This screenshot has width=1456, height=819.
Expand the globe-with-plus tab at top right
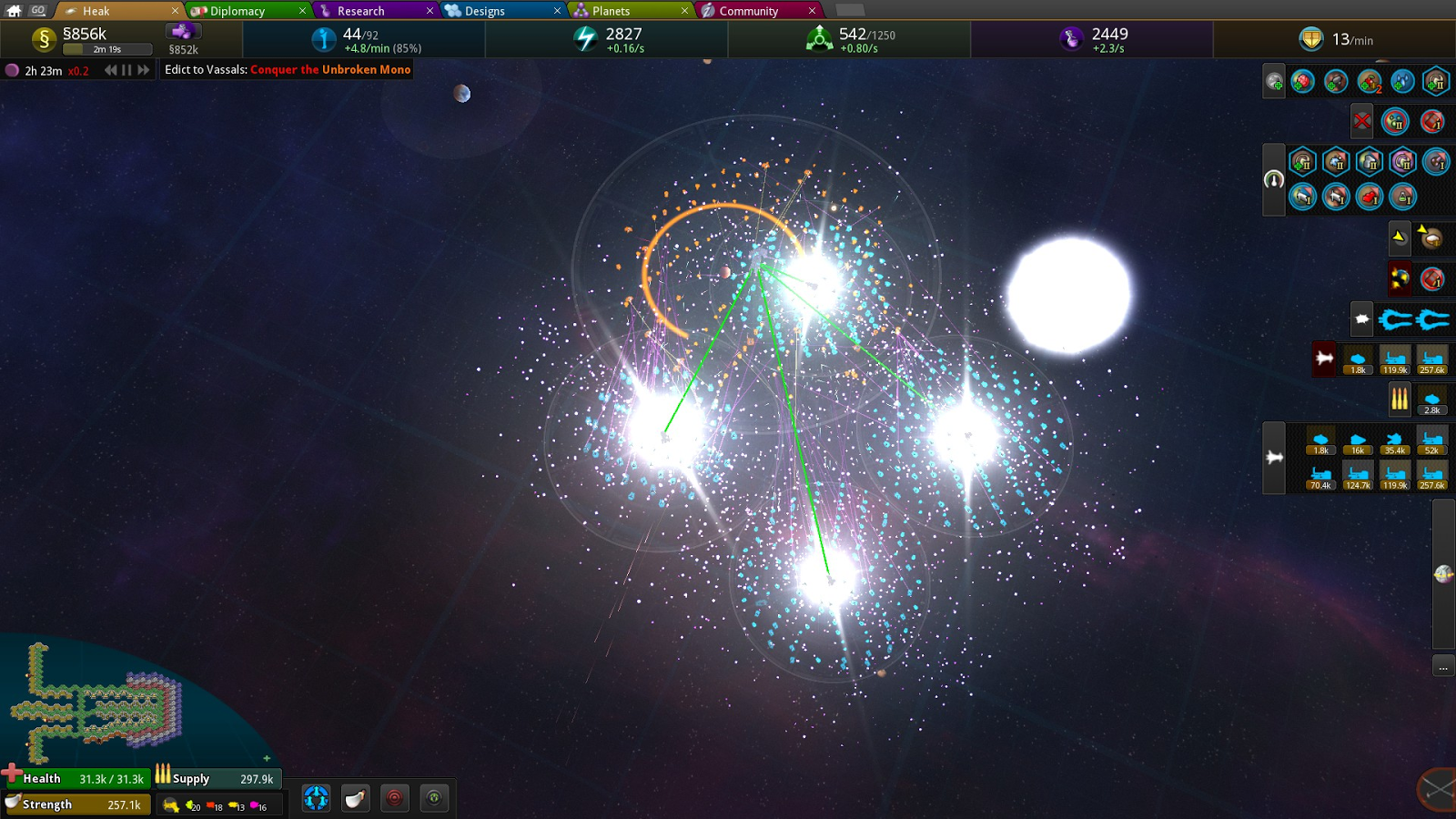click(x=1273, y=80)
